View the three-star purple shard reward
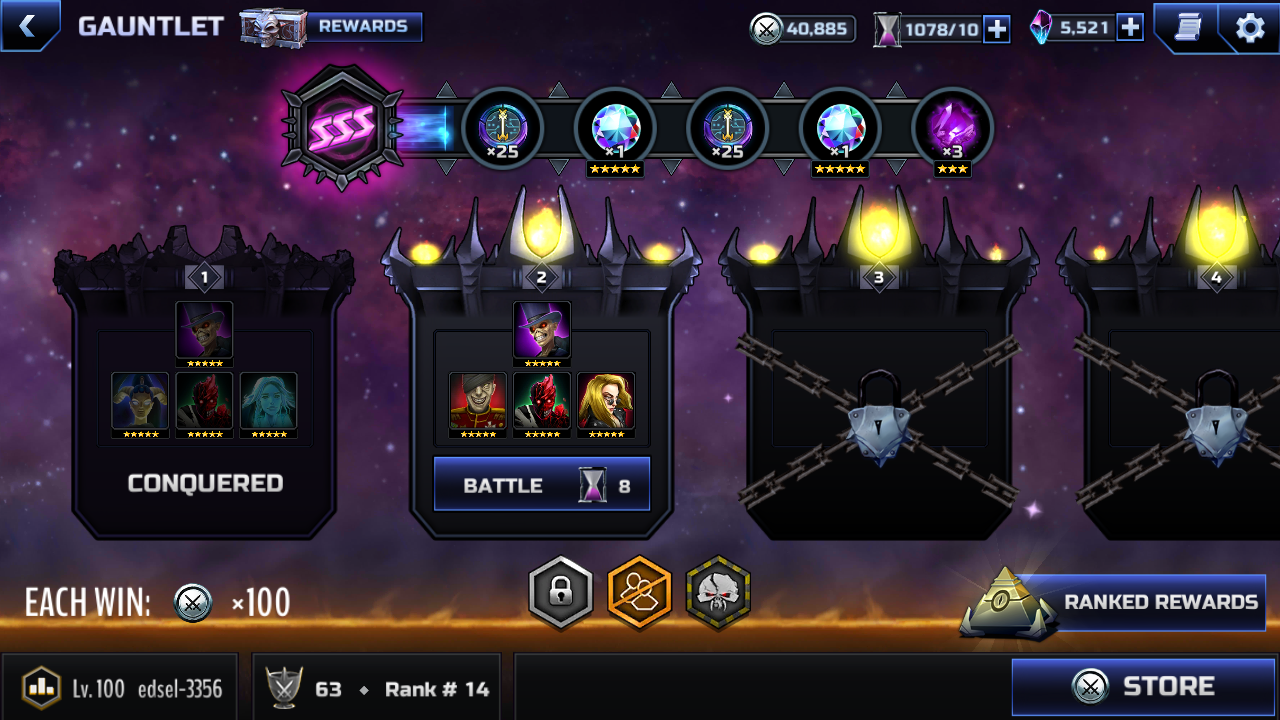Screen dimensions: 1280x720 [x=952, y=130]
